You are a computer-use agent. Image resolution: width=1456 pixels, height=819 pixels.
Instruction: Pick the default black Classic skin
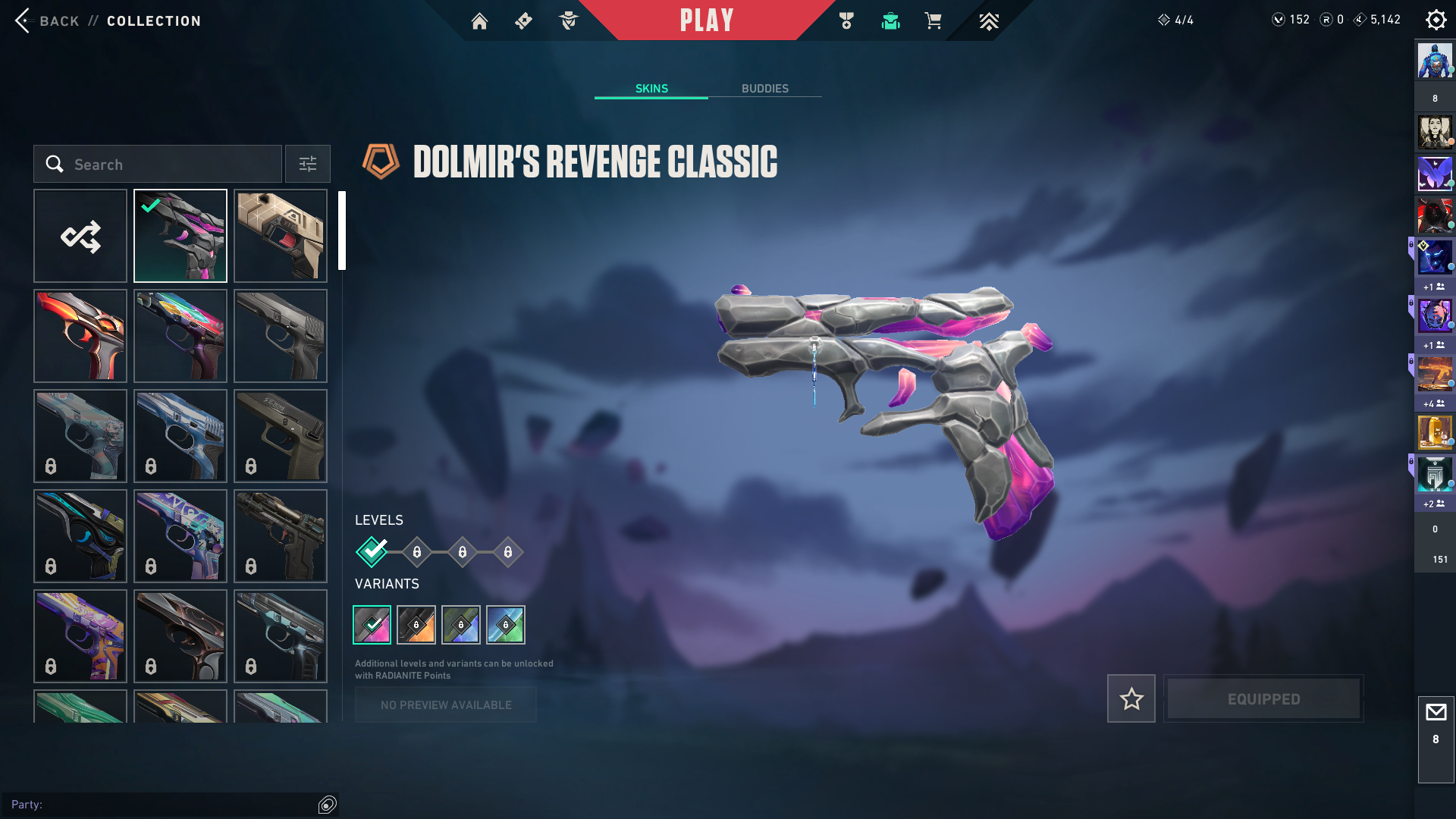point(281,336)
